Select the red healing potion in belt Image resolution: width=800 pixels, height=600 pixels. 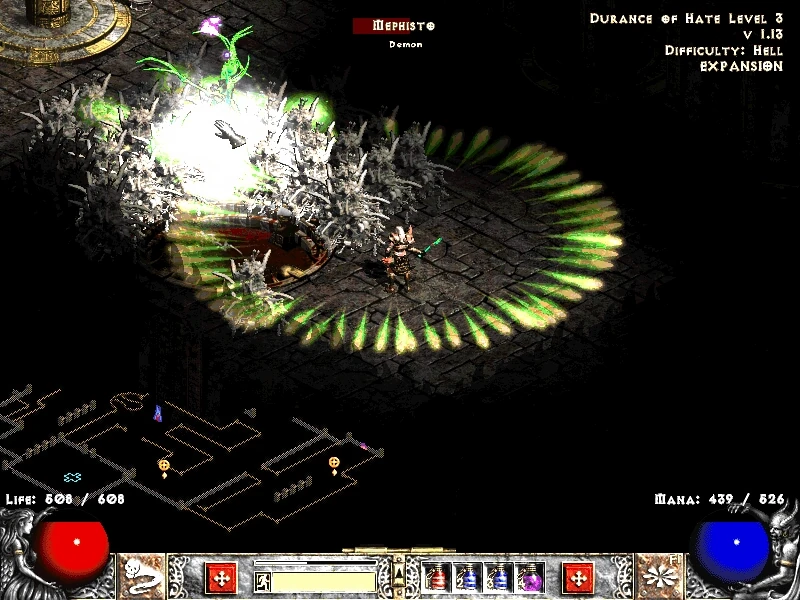(437, 577)
